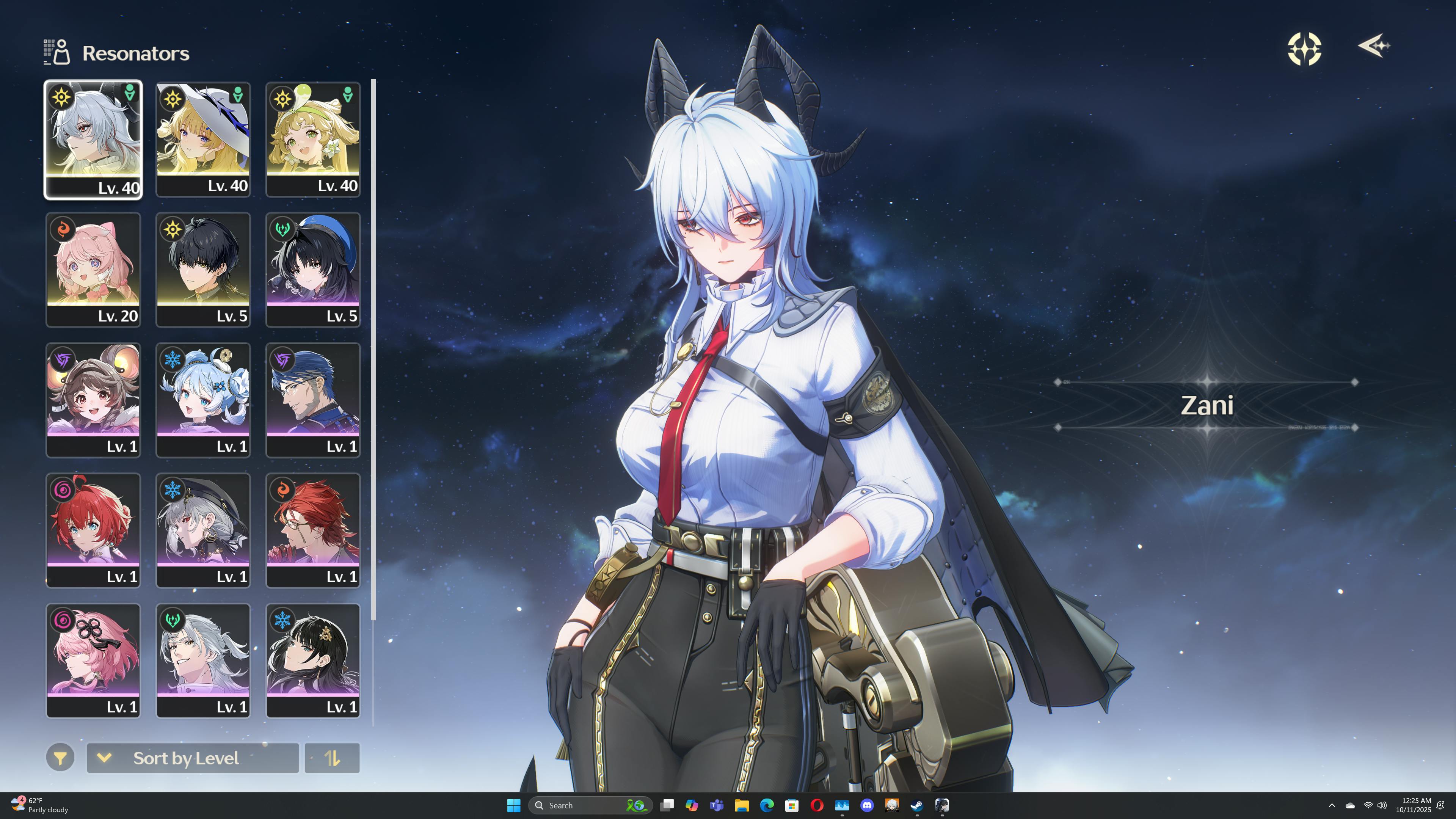Image resolution: width=1456 pixels, height=819 pixels.
Task: Select the red-haired girl with blue eyes
Action: 93,530
